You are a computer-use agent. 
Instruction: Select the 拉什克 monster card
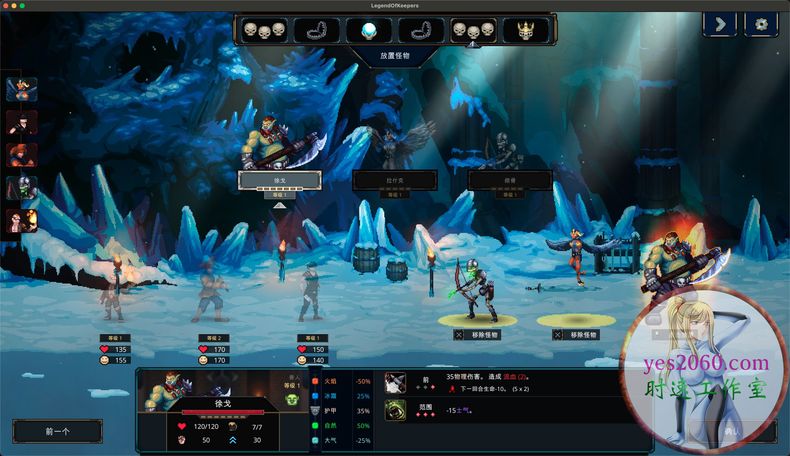click(394, 180)
